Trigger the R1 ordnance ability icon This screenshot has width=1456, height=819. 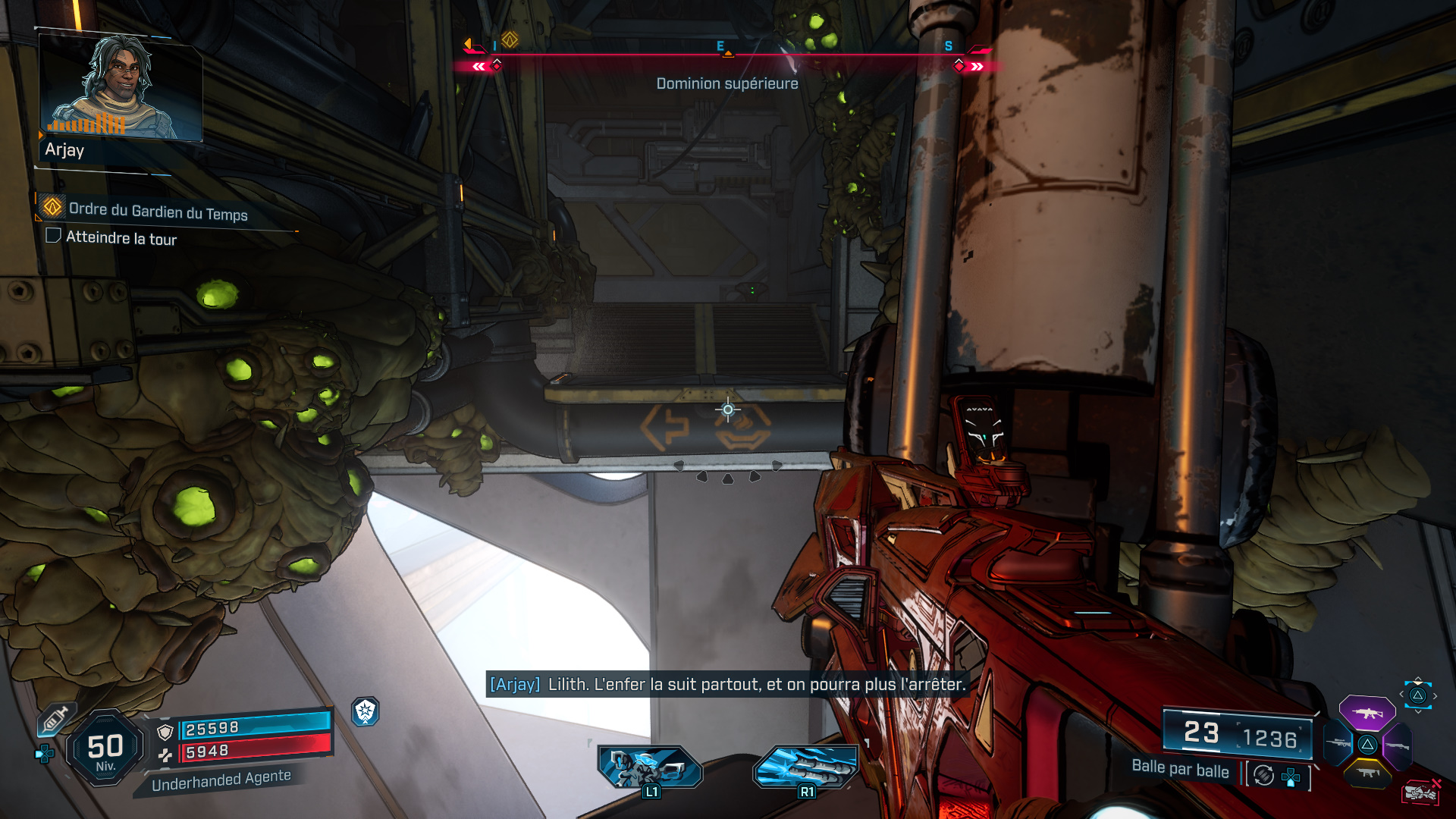[x=805, y=767]
